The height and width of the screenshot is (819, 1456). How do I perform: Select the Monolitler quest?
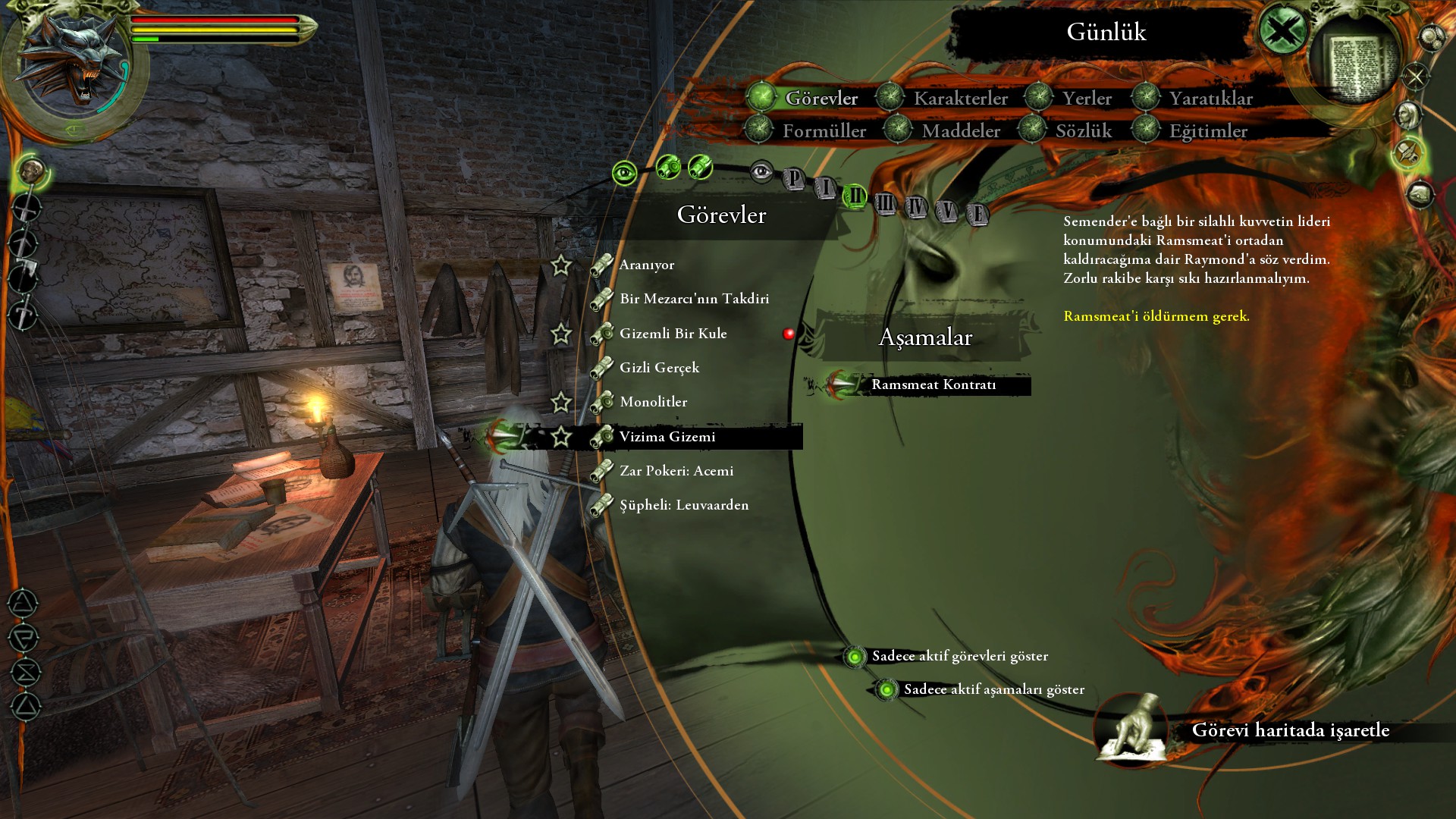(x=653, y=402)
